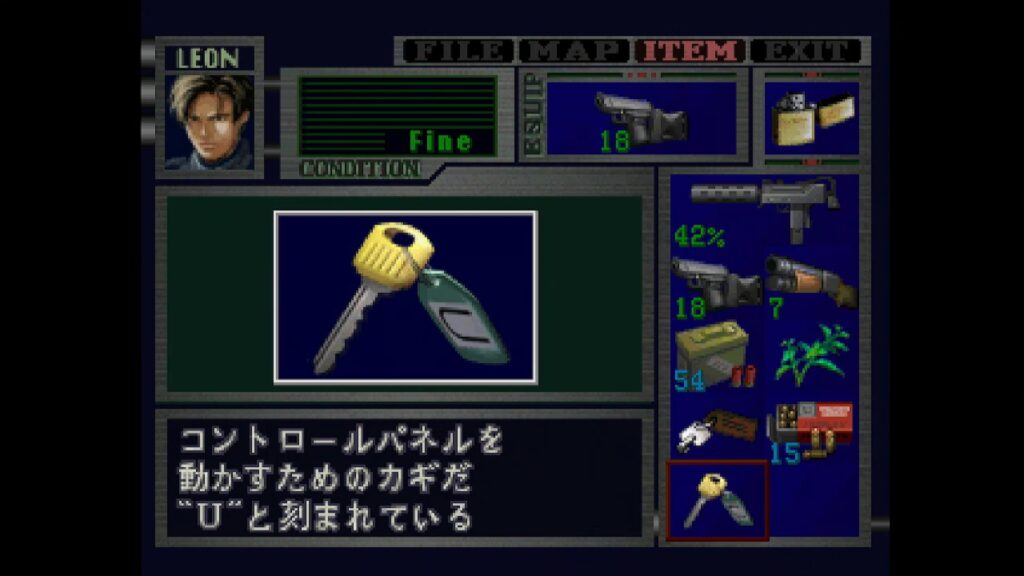Select the ITEM tab

point(693,51)
